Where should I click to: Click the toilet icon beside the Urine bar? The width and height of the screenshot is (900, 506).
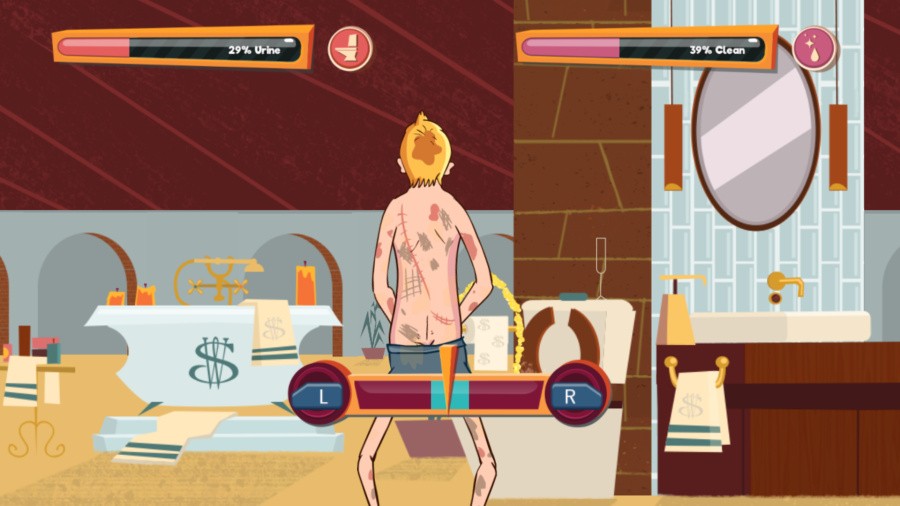350,48
